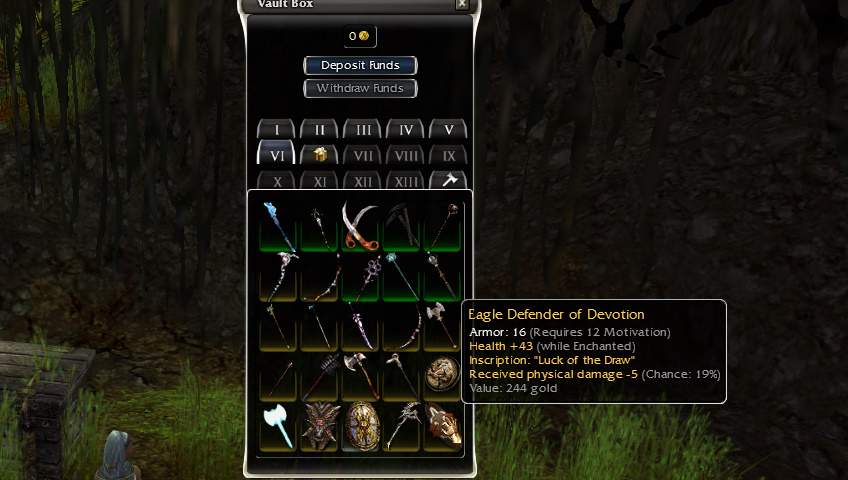The image size is (848, 480).
Task: Pick the golden ornate oval shield
Action: pyautogui.click(x=360, y=426)
